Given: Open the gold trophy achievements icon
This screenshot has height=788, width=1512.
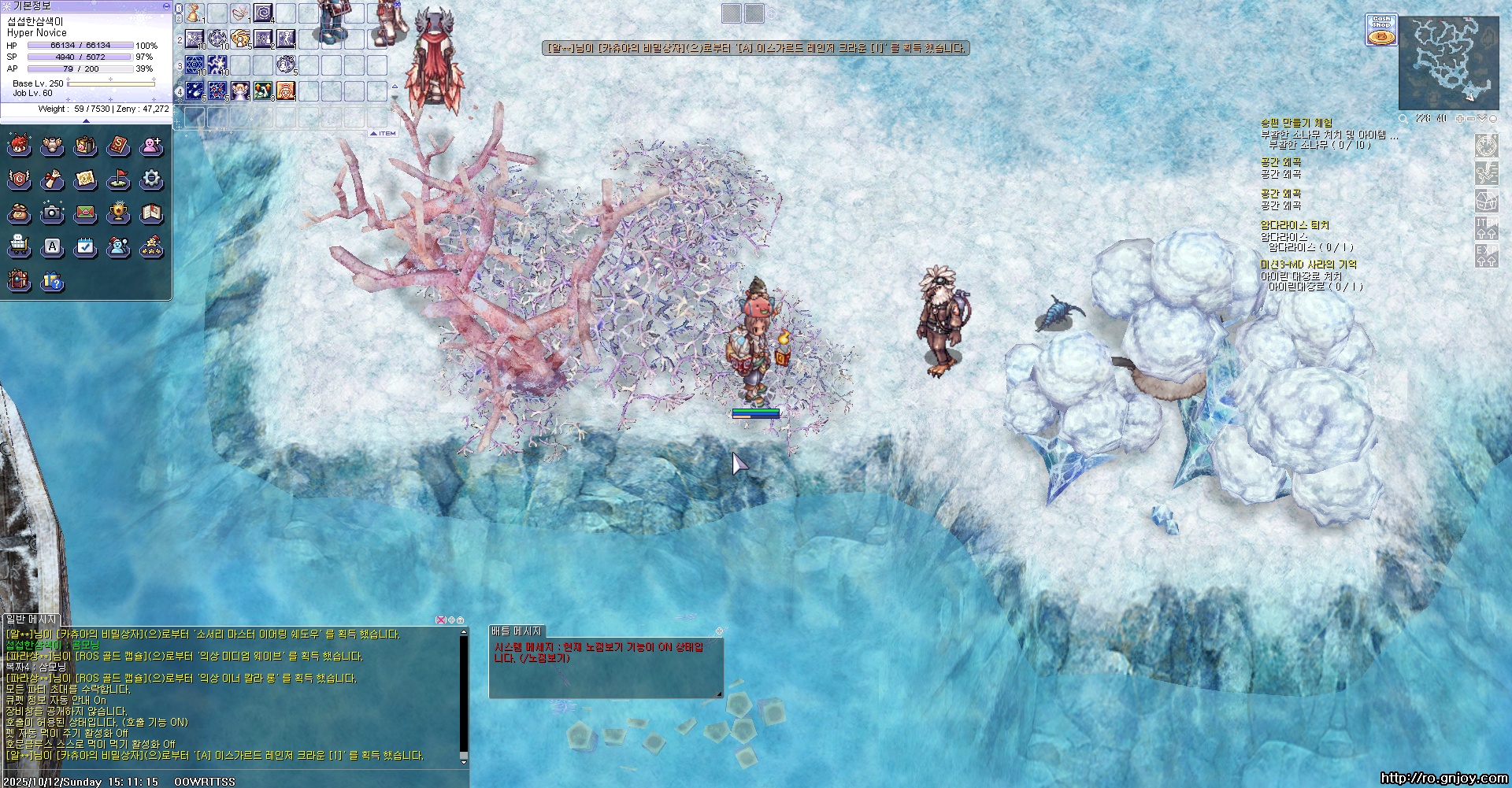Looking at the screenshot, I should tap(118, 213).
